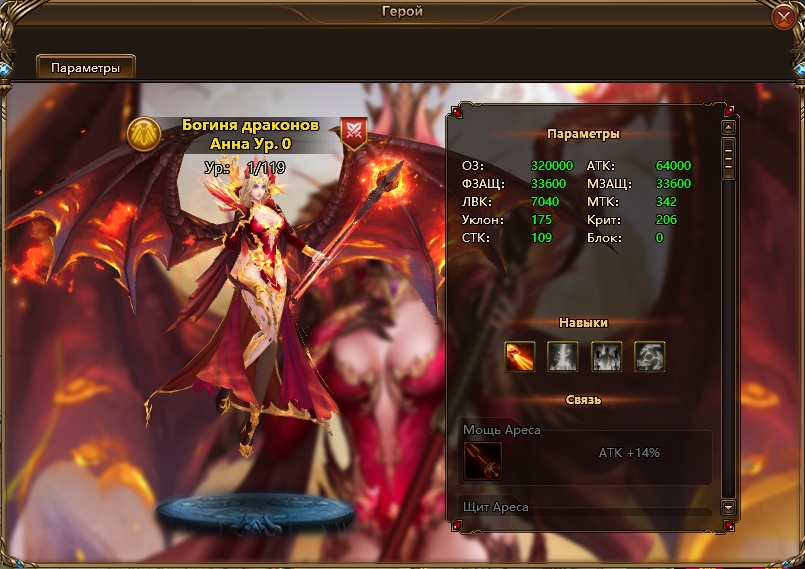Select the flaming spear skill icon
The width and height of the screenshot is (805, 569).
[x=520, y=356]
